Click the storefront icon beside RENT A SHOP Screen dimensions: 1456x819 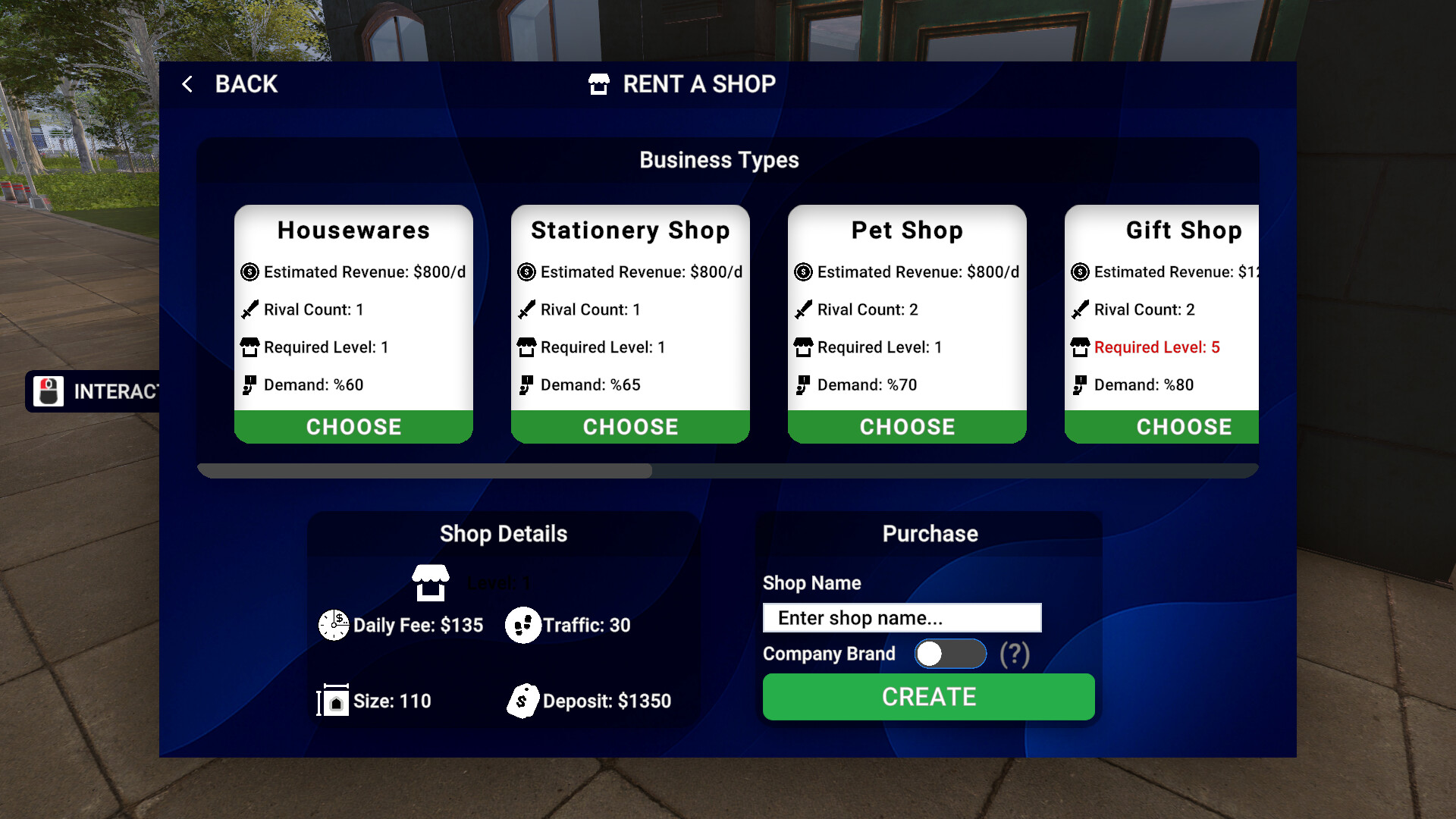pyautogui.click(x=599, y=84)
